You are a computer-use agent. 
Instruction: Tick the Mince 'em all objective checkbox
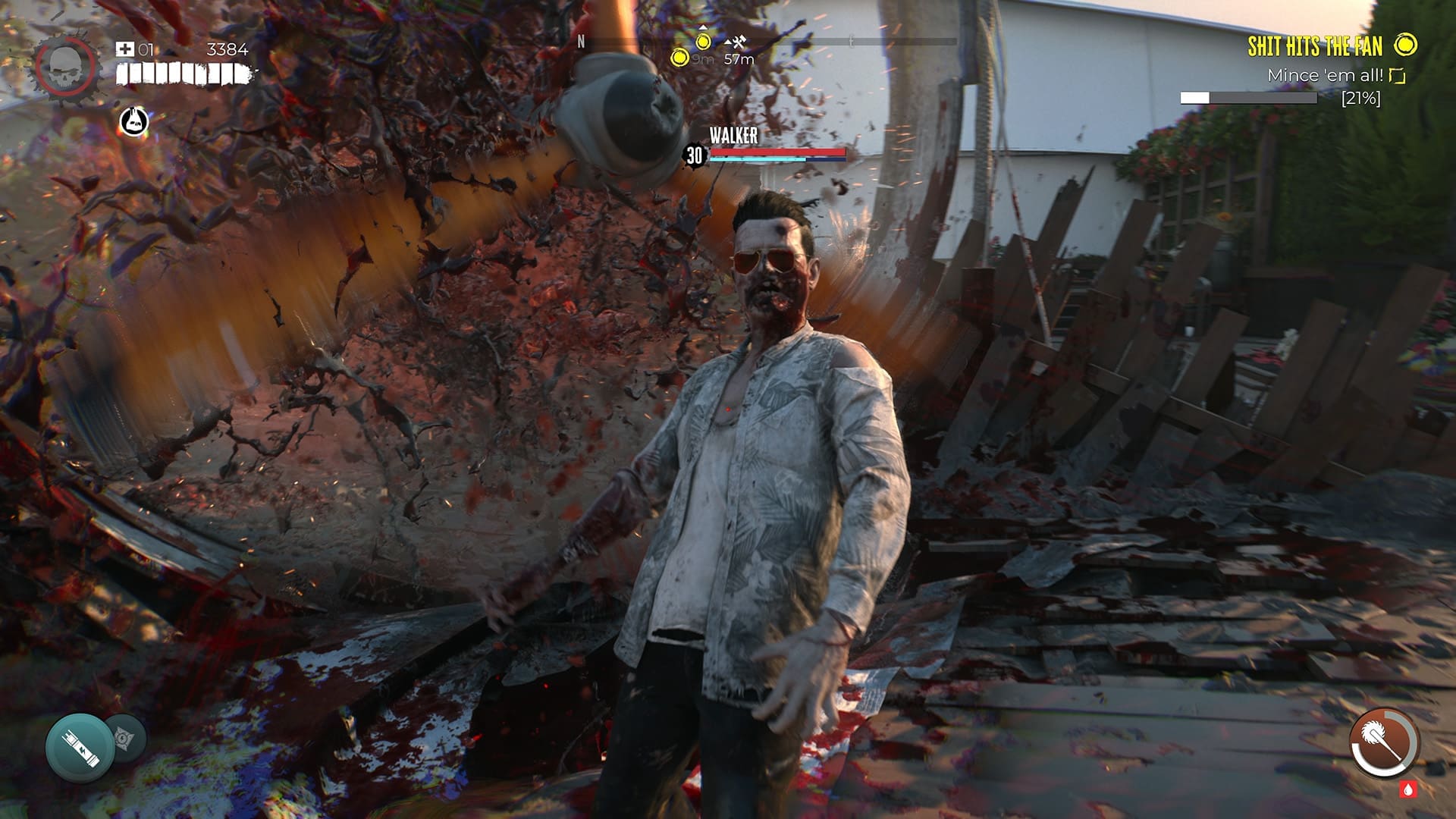coord(1398,76)
